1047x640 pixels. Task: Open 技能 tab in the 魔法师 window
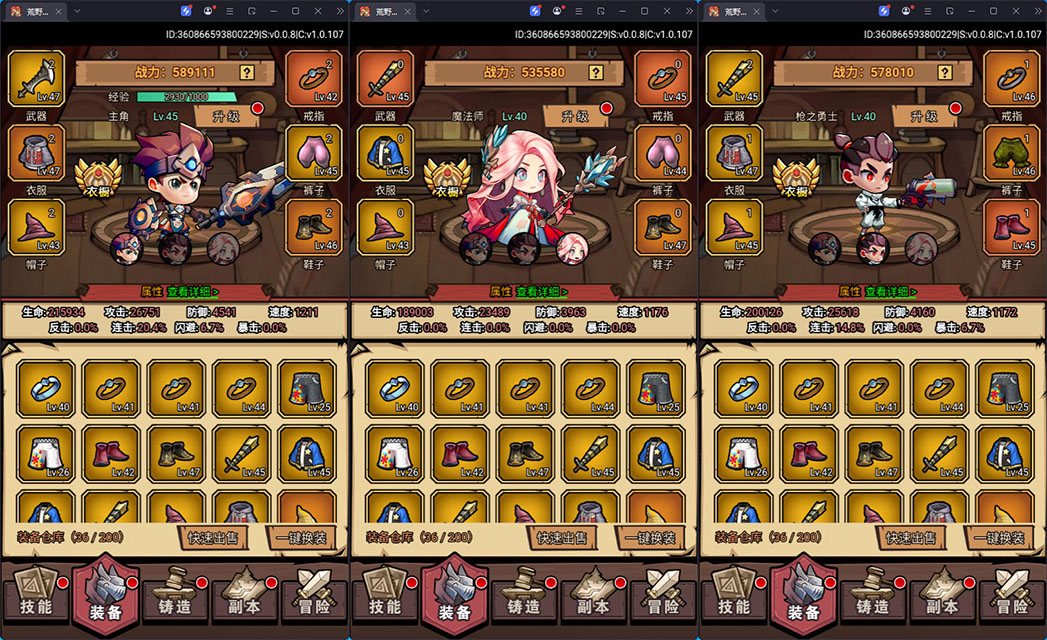(384, 597)
